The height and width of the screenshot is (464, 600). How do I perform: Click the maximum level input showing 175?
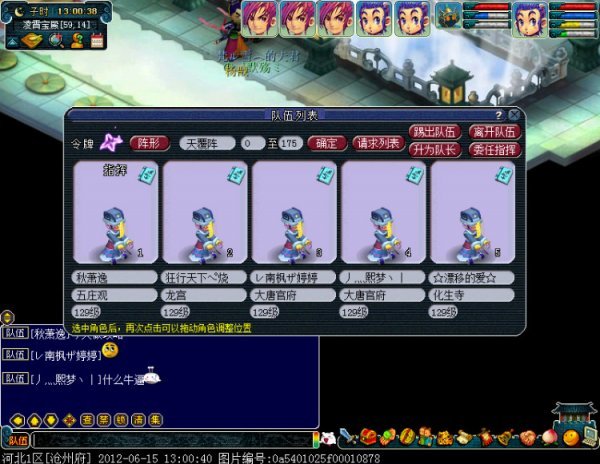pyautogui.click(x=291, y=143)
